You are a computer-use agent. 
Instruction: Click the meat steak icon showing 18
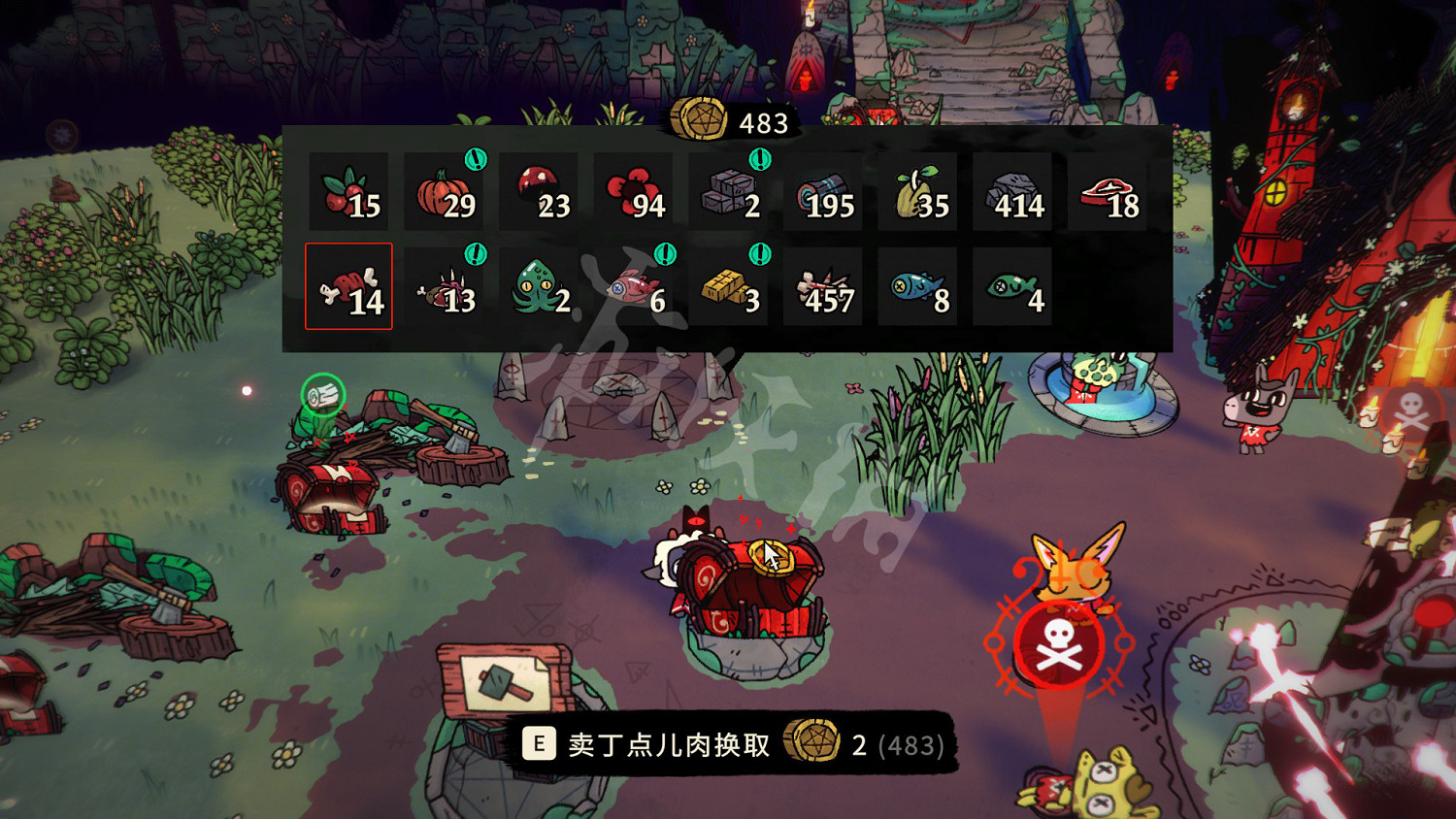(x=1110, y=189)
